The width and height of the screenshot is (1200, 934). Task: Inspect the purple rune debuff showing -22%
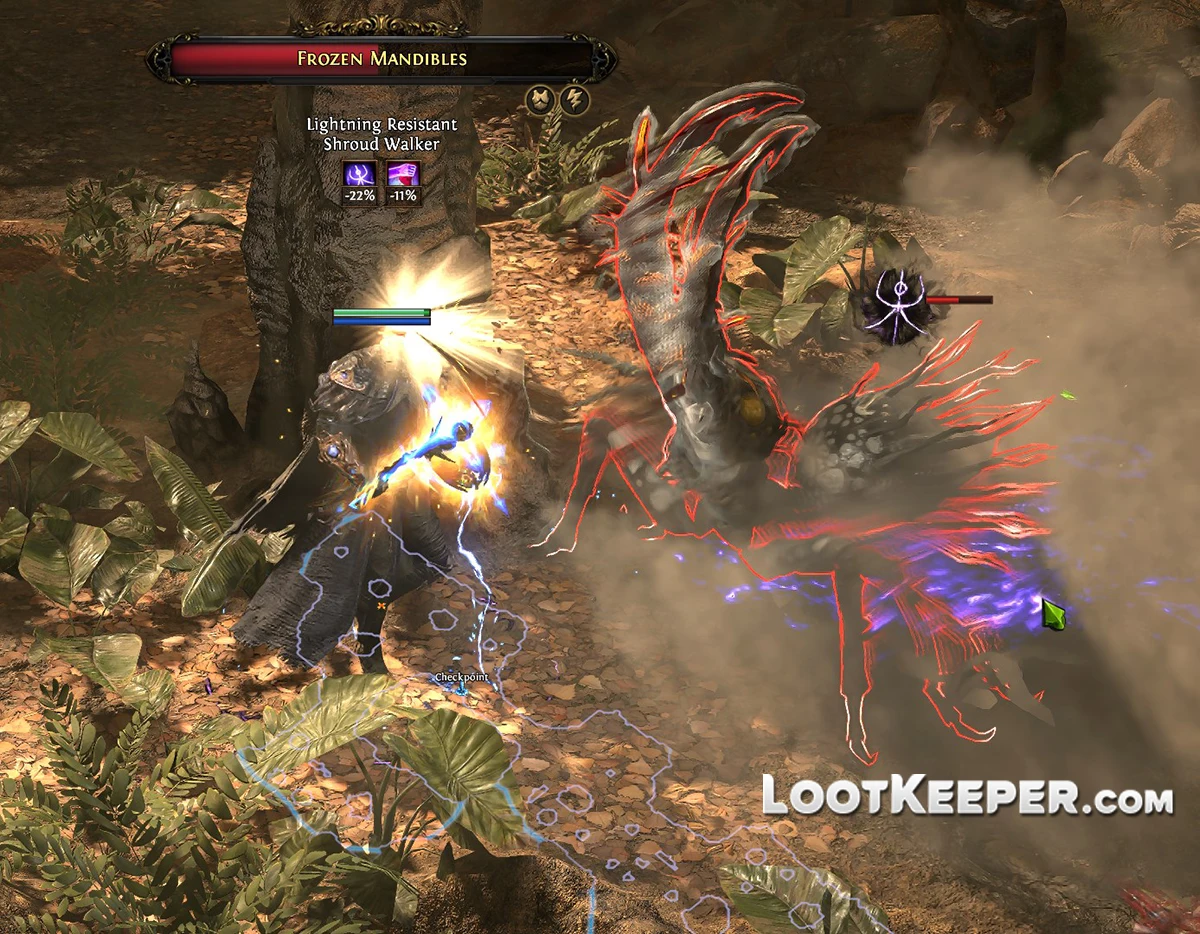361,174
